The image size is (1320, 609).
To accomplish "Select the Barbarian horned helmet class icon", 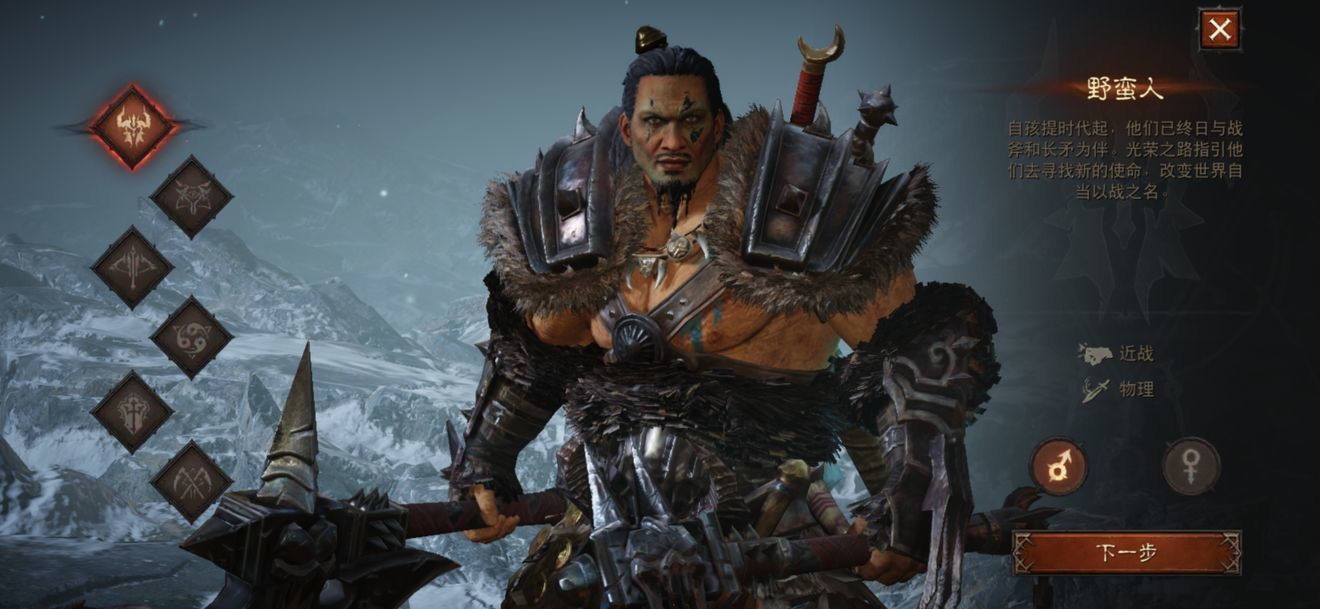I will point(133,126).
